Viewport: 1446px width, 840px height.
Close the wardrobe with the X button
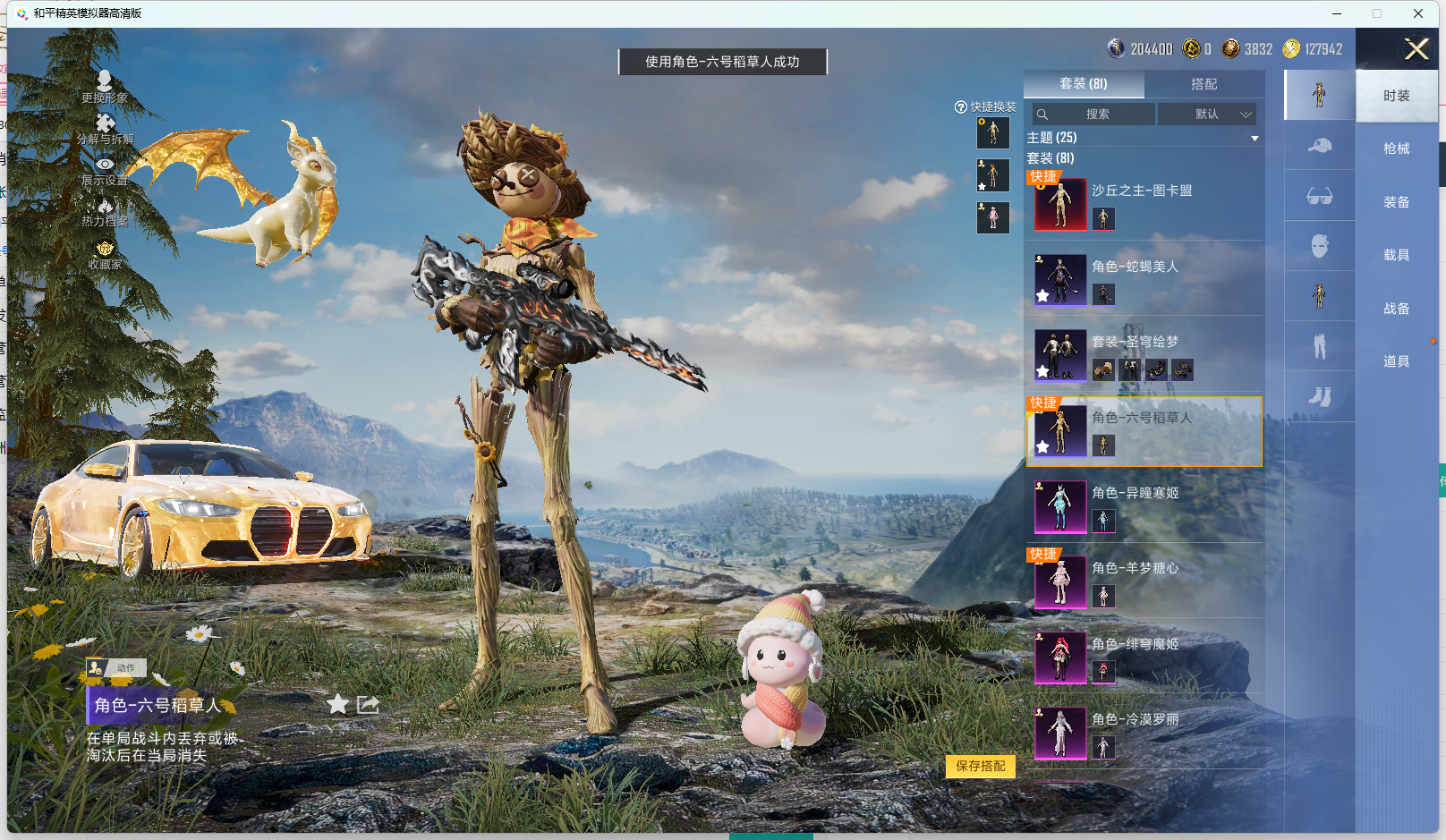click(1416, 49)
